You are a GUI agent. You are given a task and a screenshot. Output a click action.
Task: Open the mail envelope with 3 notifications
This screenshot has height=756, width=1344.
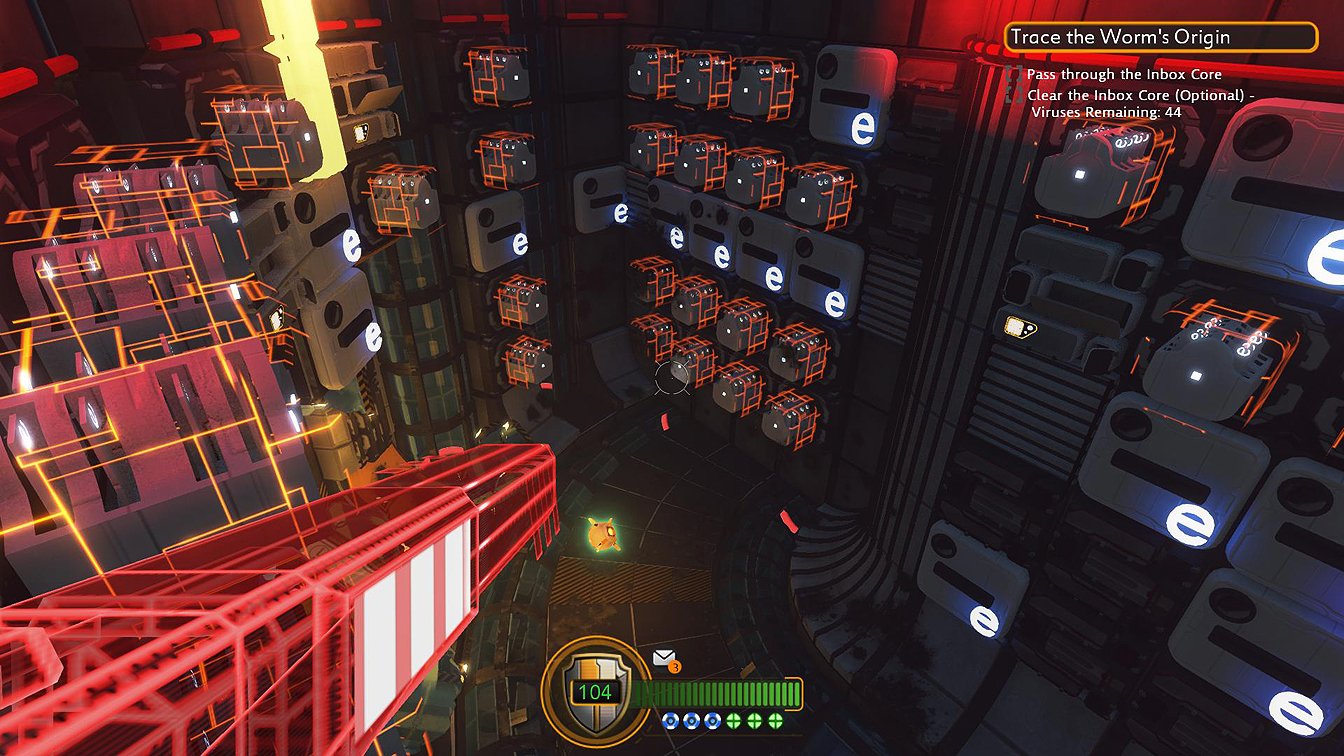[x=664, y=658]
